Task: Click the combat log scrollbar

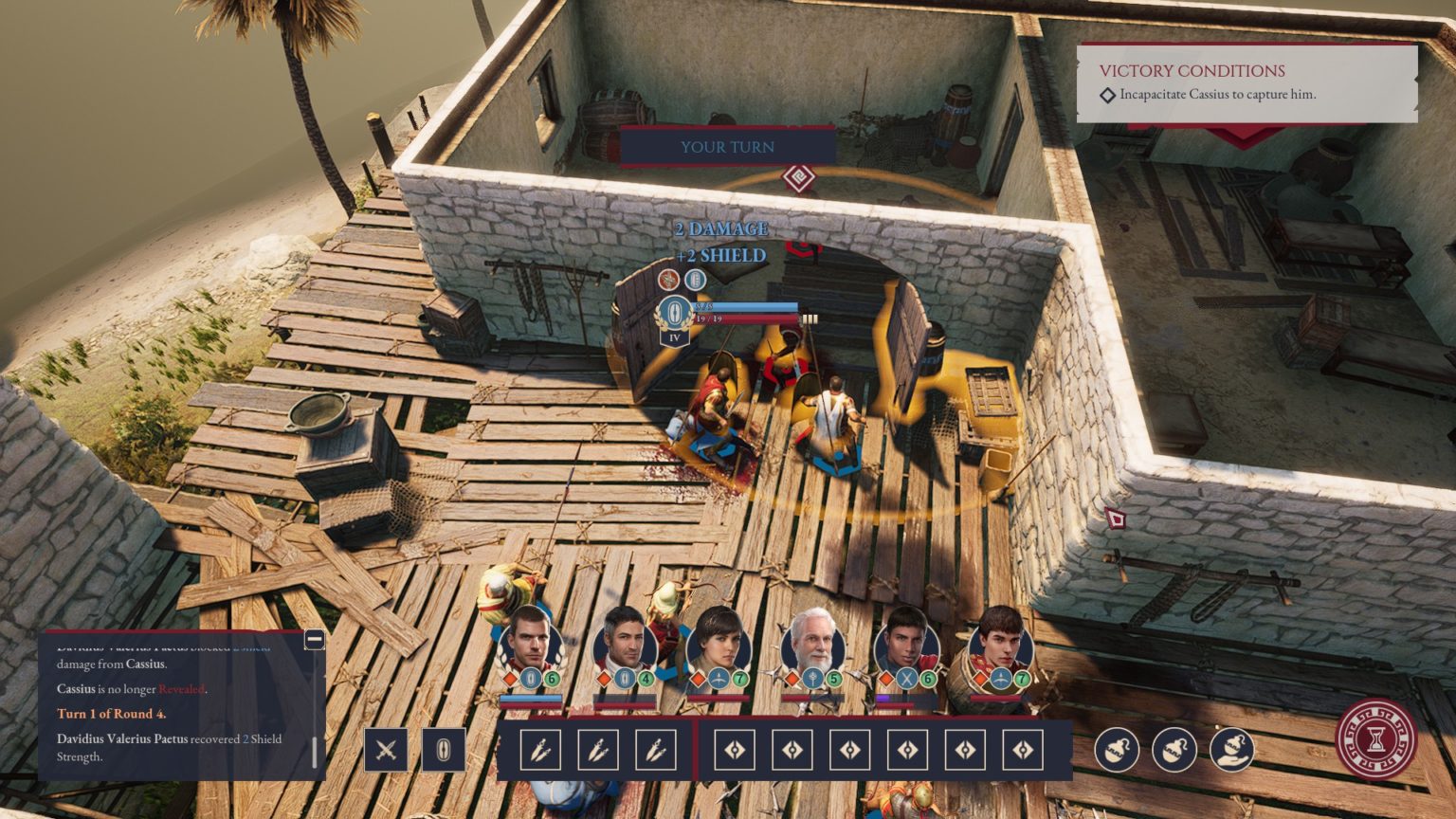Action: click(315, 752)
